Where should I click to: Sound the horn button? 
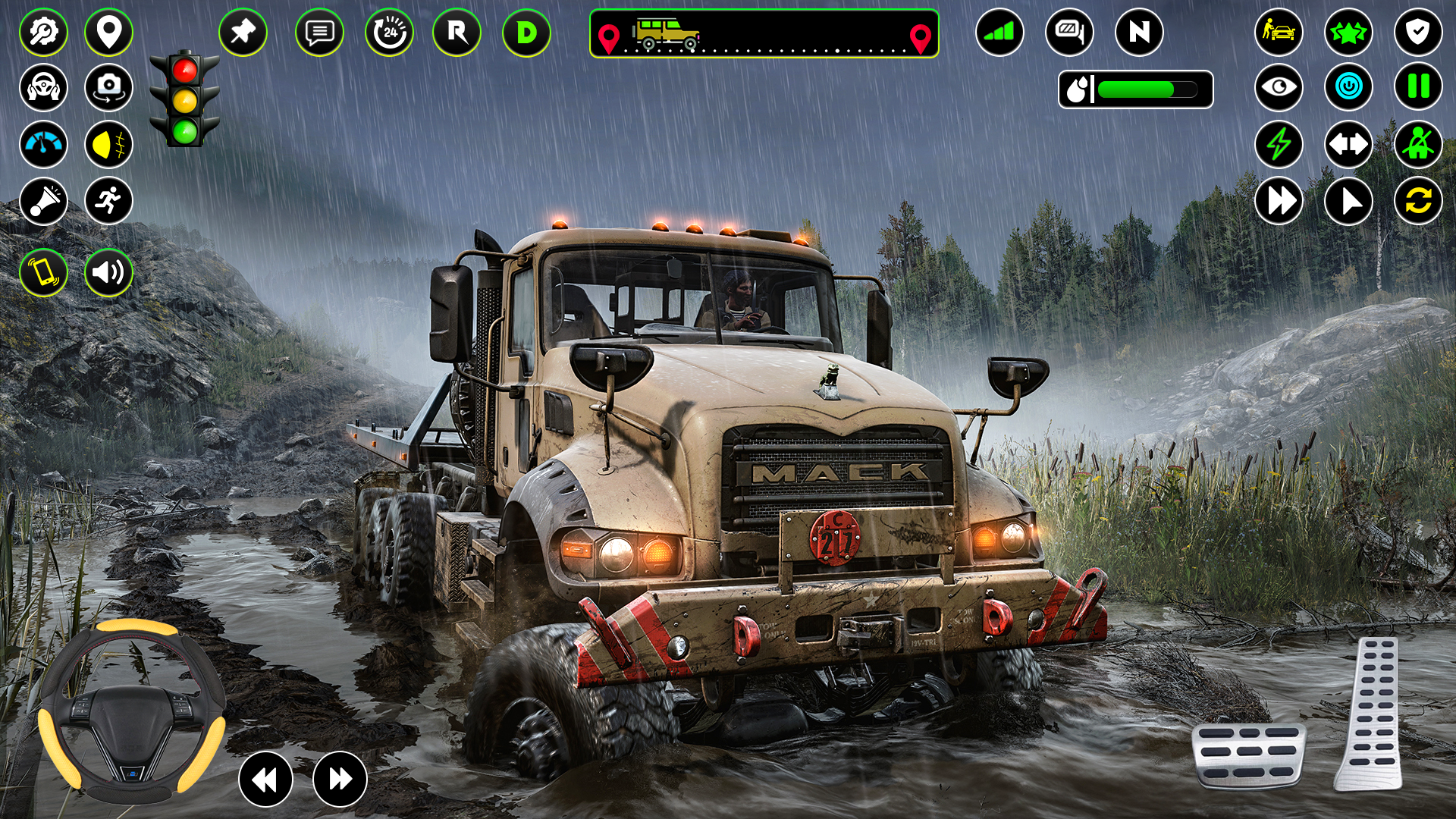(43, 201)
